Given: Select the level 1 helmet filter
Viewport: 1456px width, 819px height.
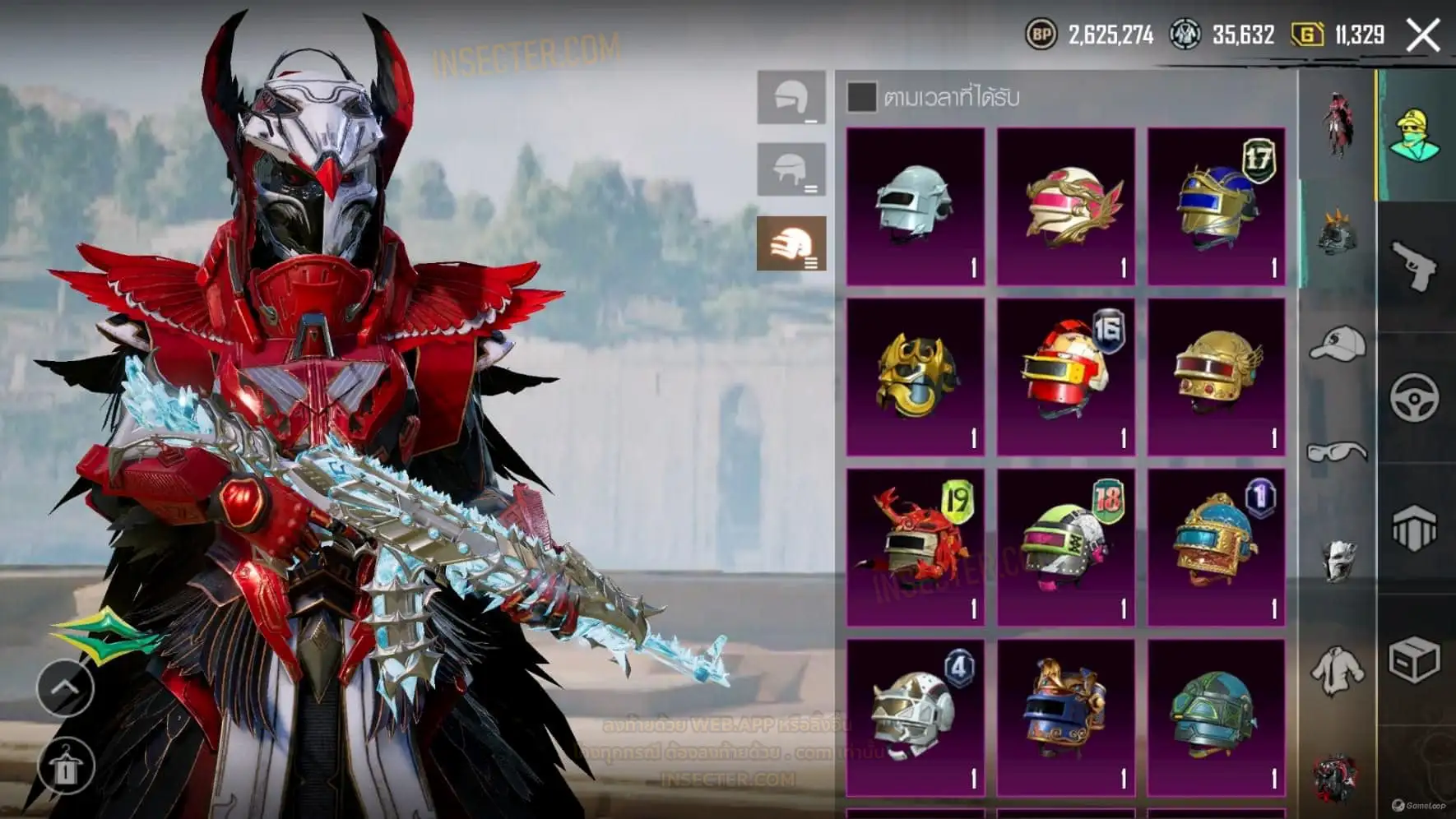Looking at the screenshot, I should click(791, 98).
